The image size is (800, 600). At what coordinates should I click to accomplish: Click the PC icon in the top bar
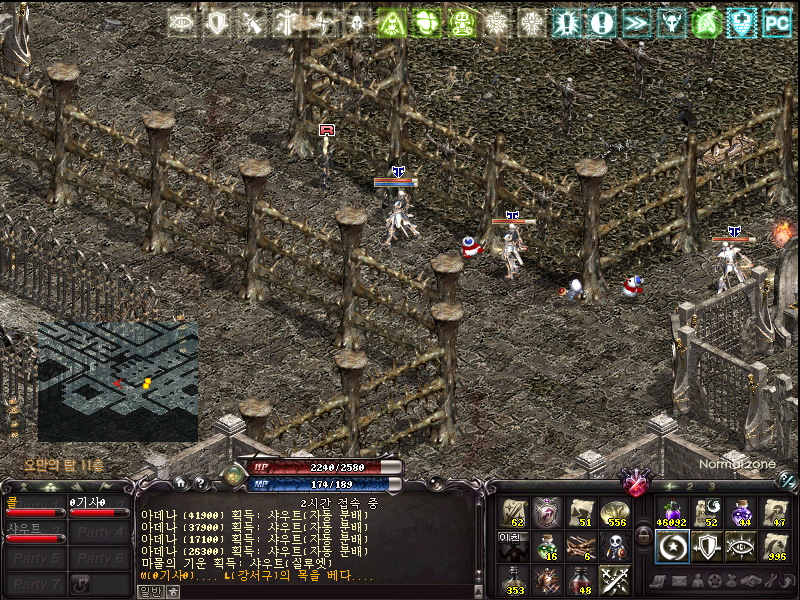pos(776,21)
